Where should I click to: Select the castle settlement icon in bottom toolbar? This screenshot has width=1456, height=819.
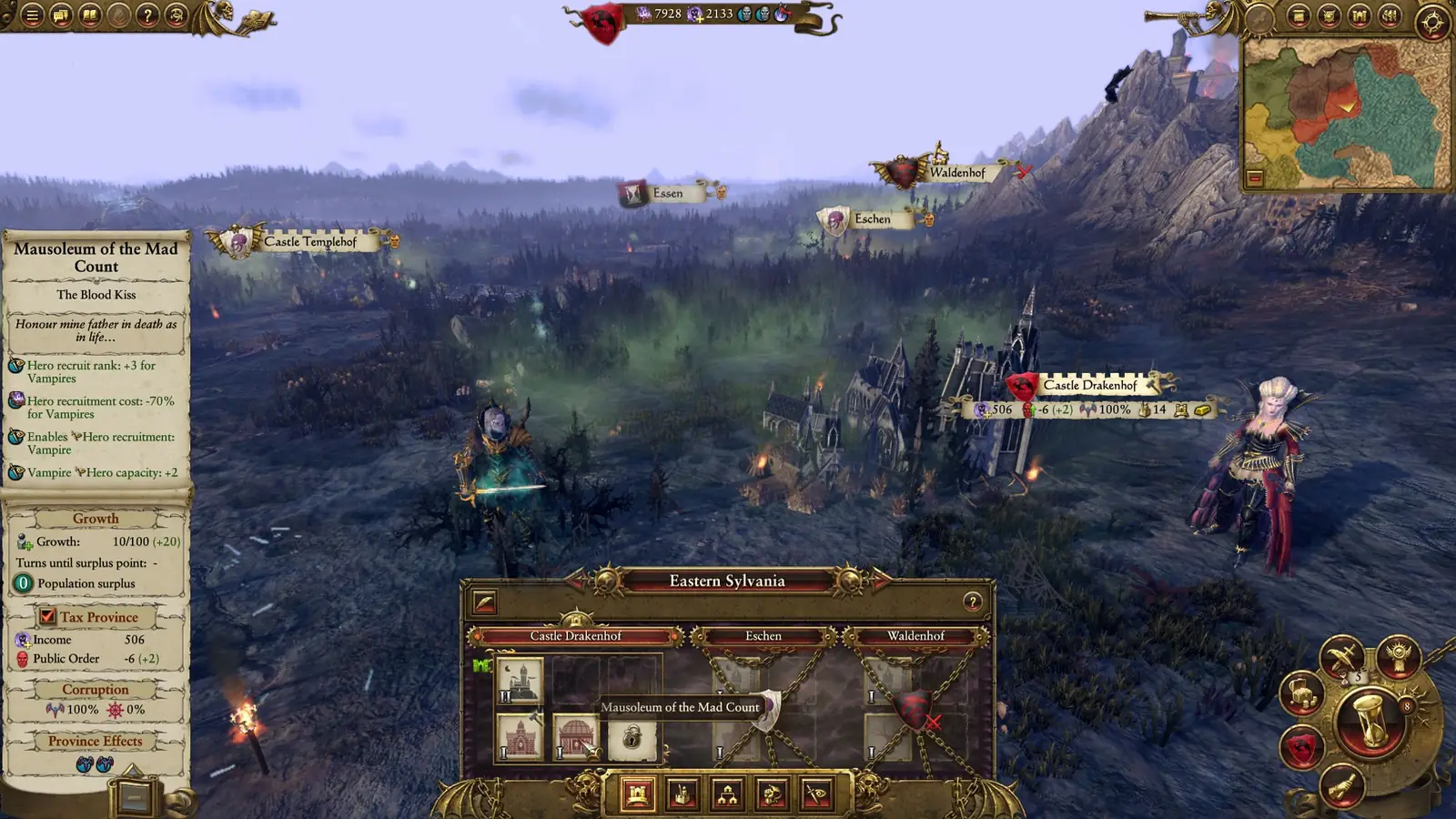click(x=637, y=793)
